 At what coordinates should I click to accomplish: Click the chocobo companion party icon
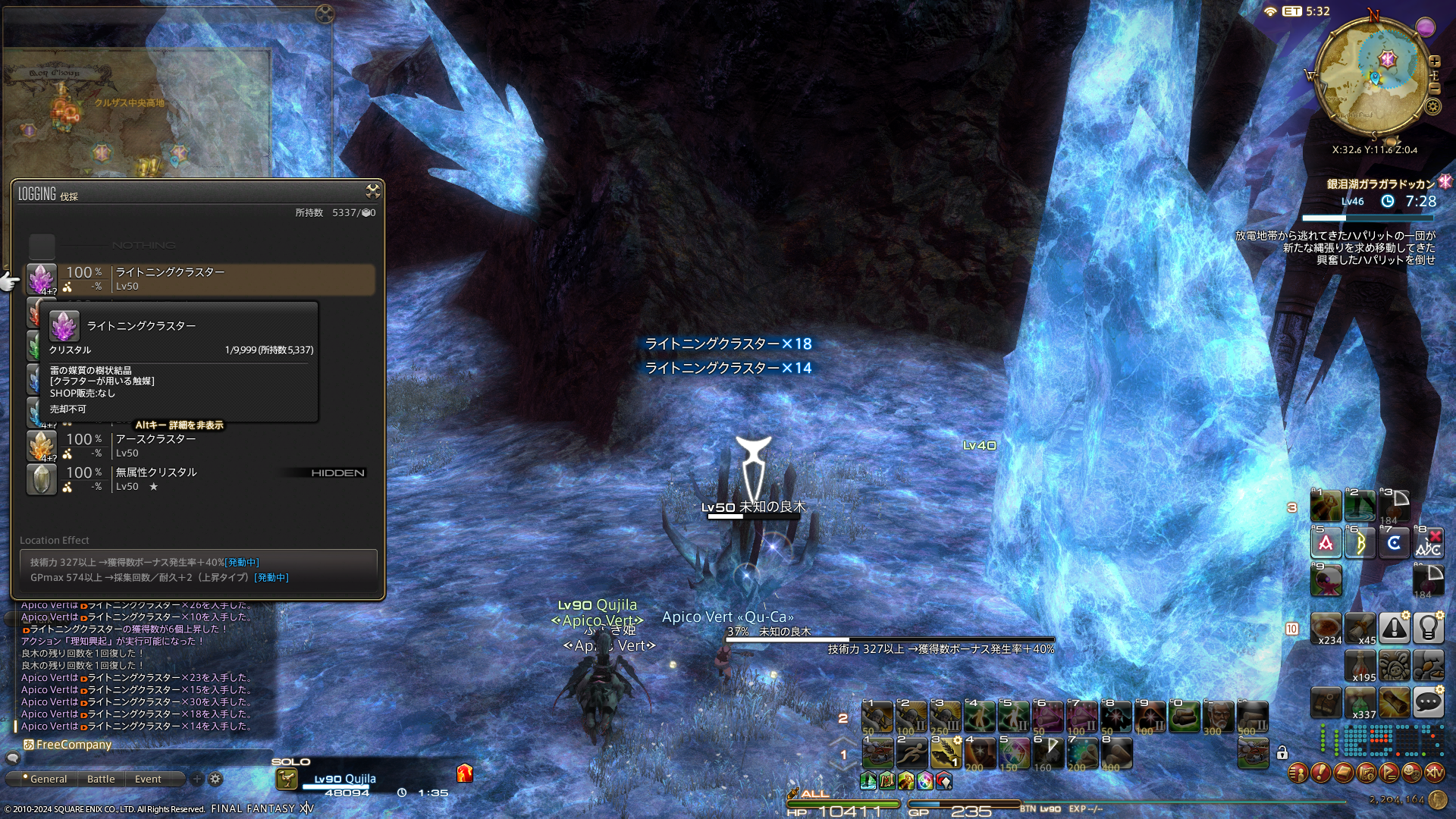point(287,779)
